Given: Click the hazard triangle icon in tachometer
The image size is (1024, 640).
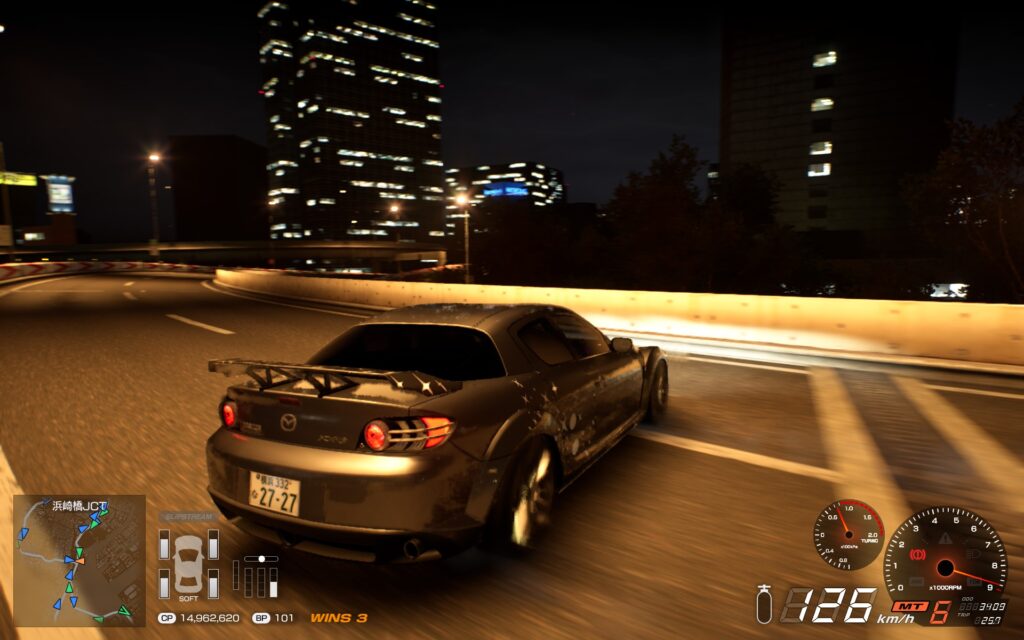Looking at the screenshot, I should [945, 537].
